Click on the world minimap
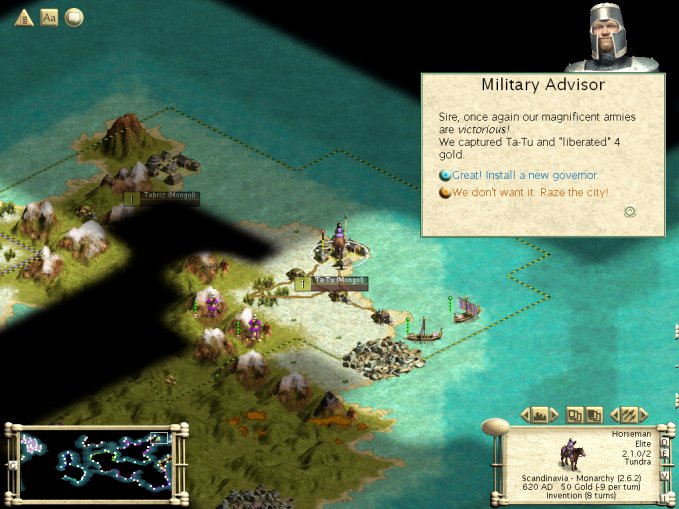This screenshot has width=679, height=509. (x=95, y=464)
